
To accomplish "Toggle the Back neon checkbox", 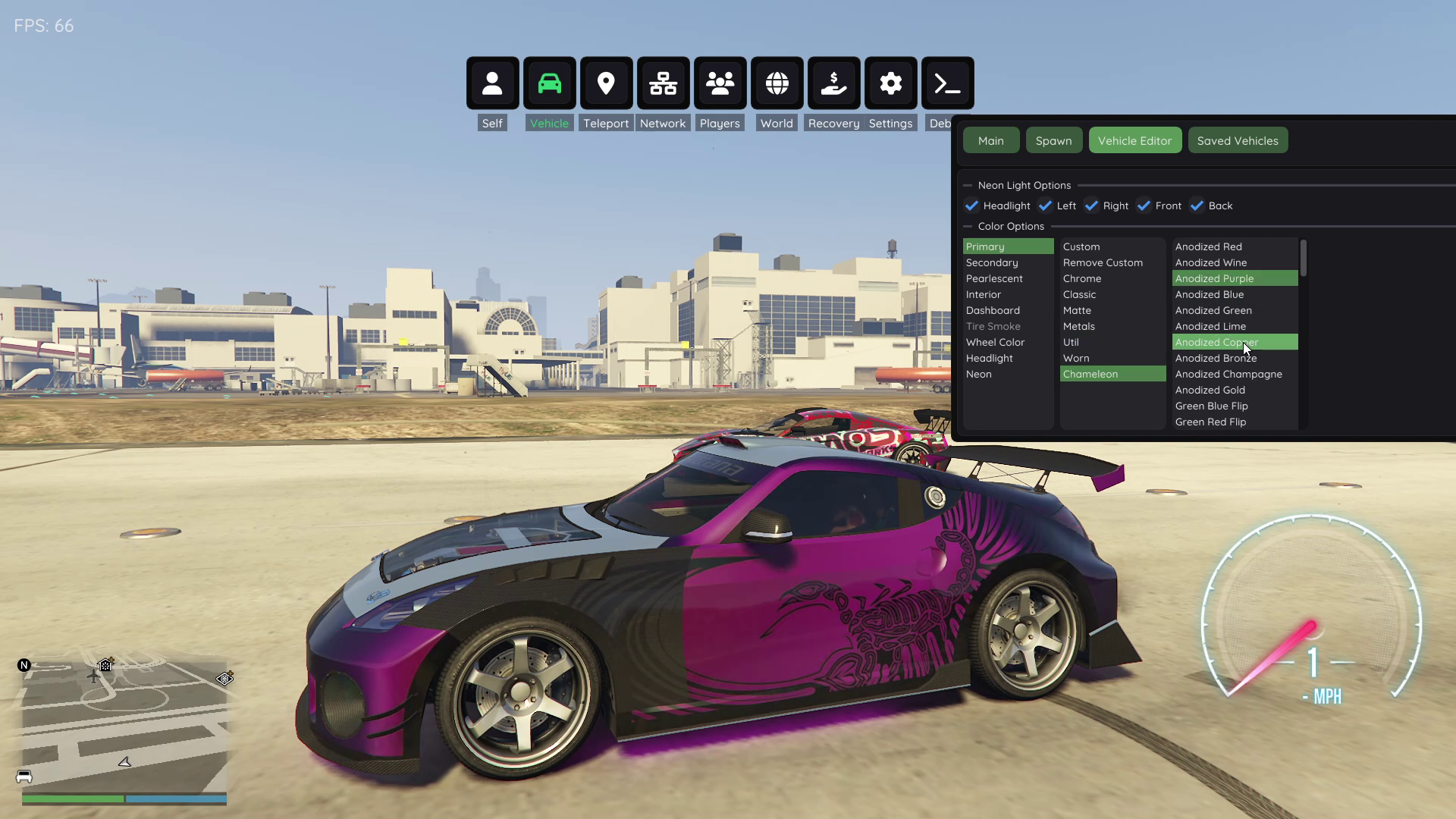I will (1197, 206).
